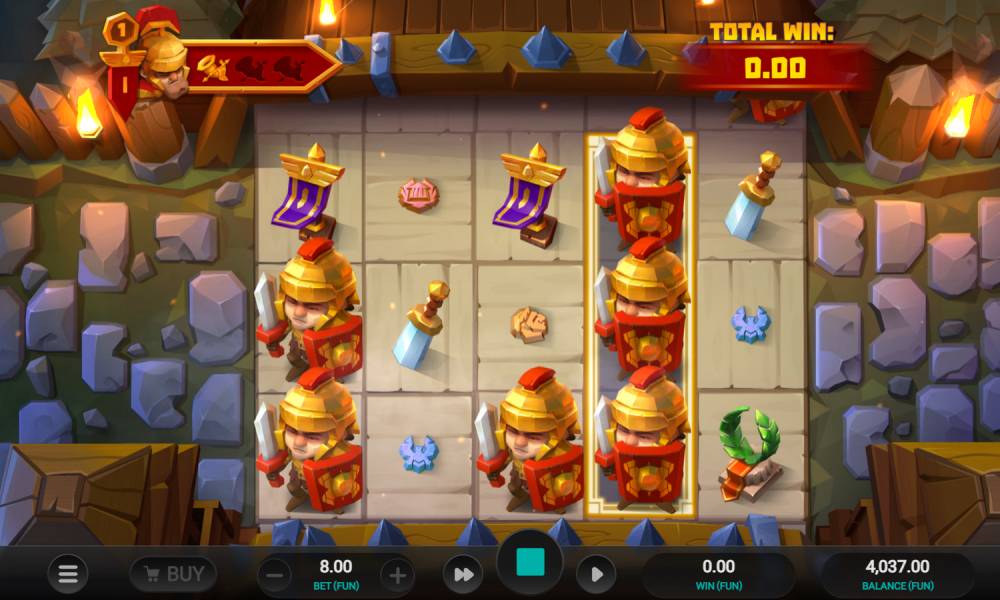Stop the spin with the teal square button
The height and width of the screenshot is (600, 1000).
point(530,563)
